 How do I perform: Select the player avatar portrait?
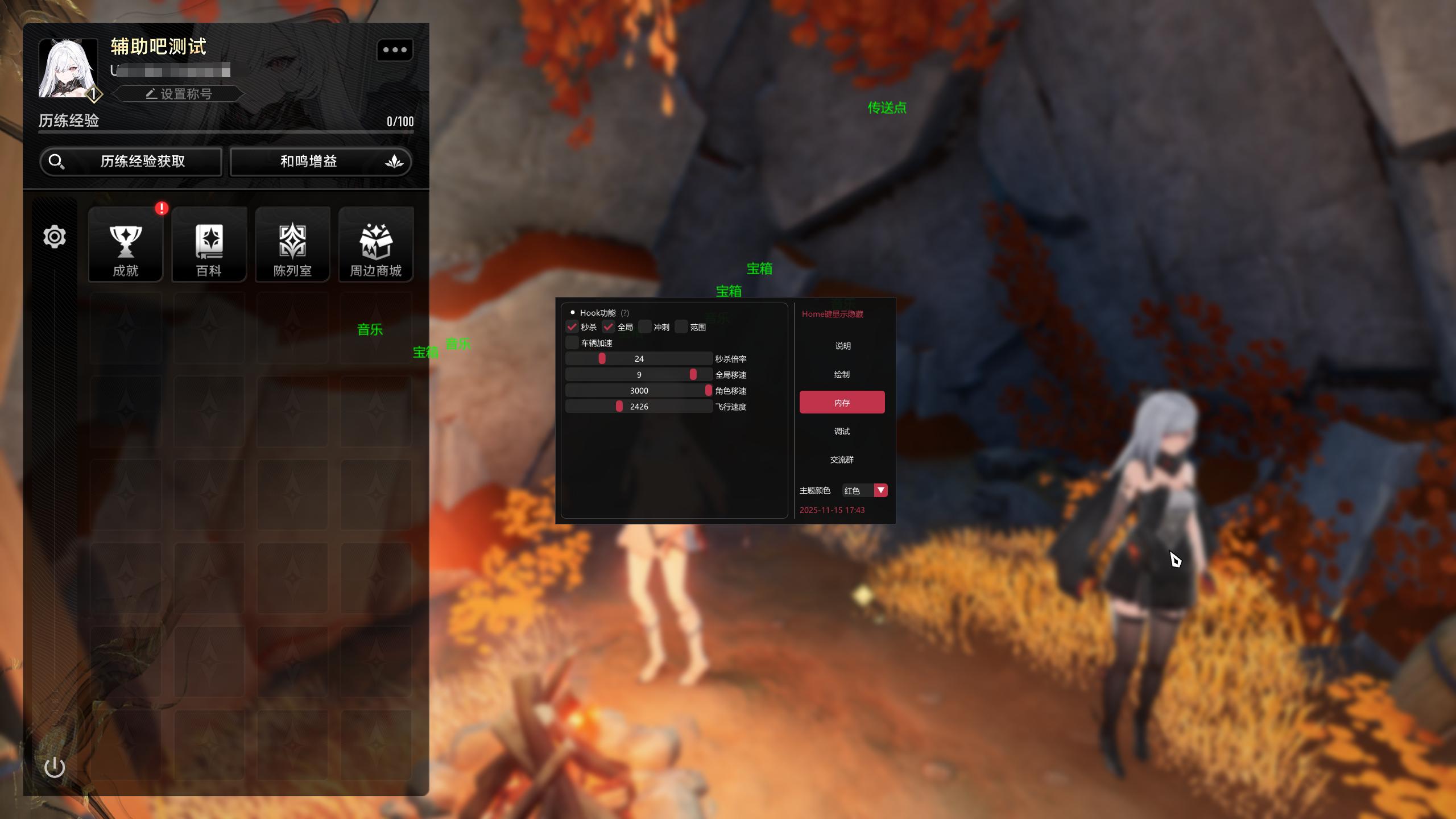(68, 68)
